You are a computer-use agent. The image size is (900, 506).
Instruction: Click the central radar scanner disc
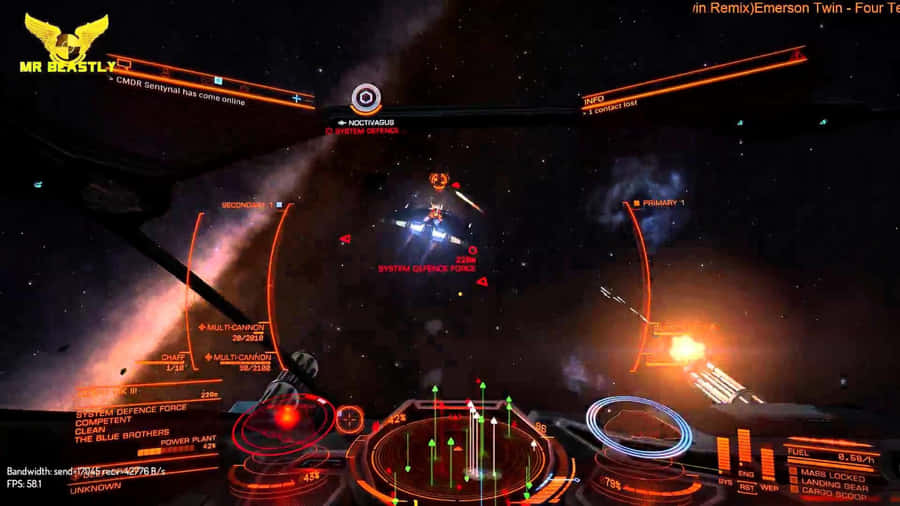click(458, 455)
